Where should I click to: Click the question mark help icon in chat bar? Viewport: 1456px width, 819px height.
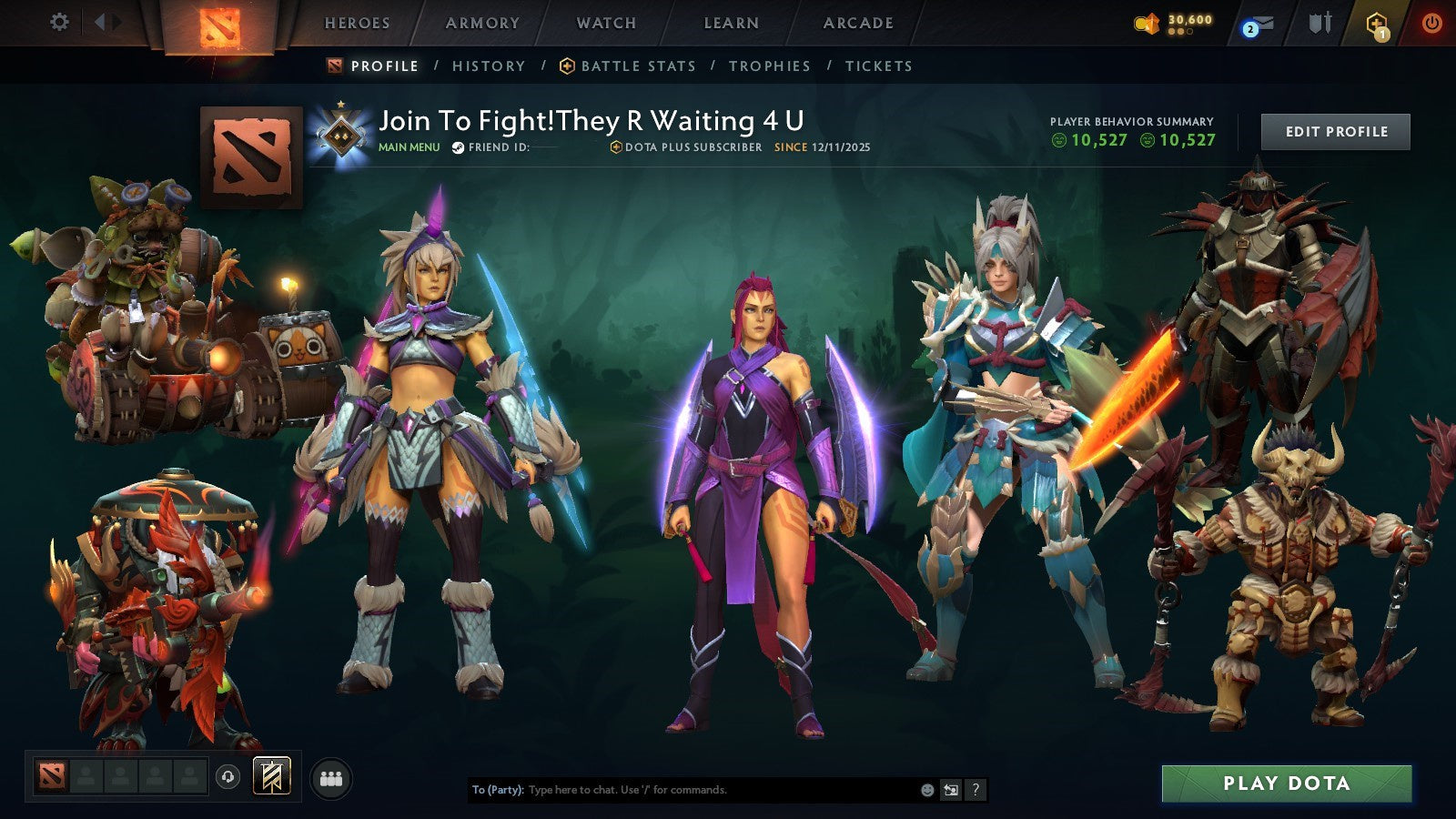(976, 791)
